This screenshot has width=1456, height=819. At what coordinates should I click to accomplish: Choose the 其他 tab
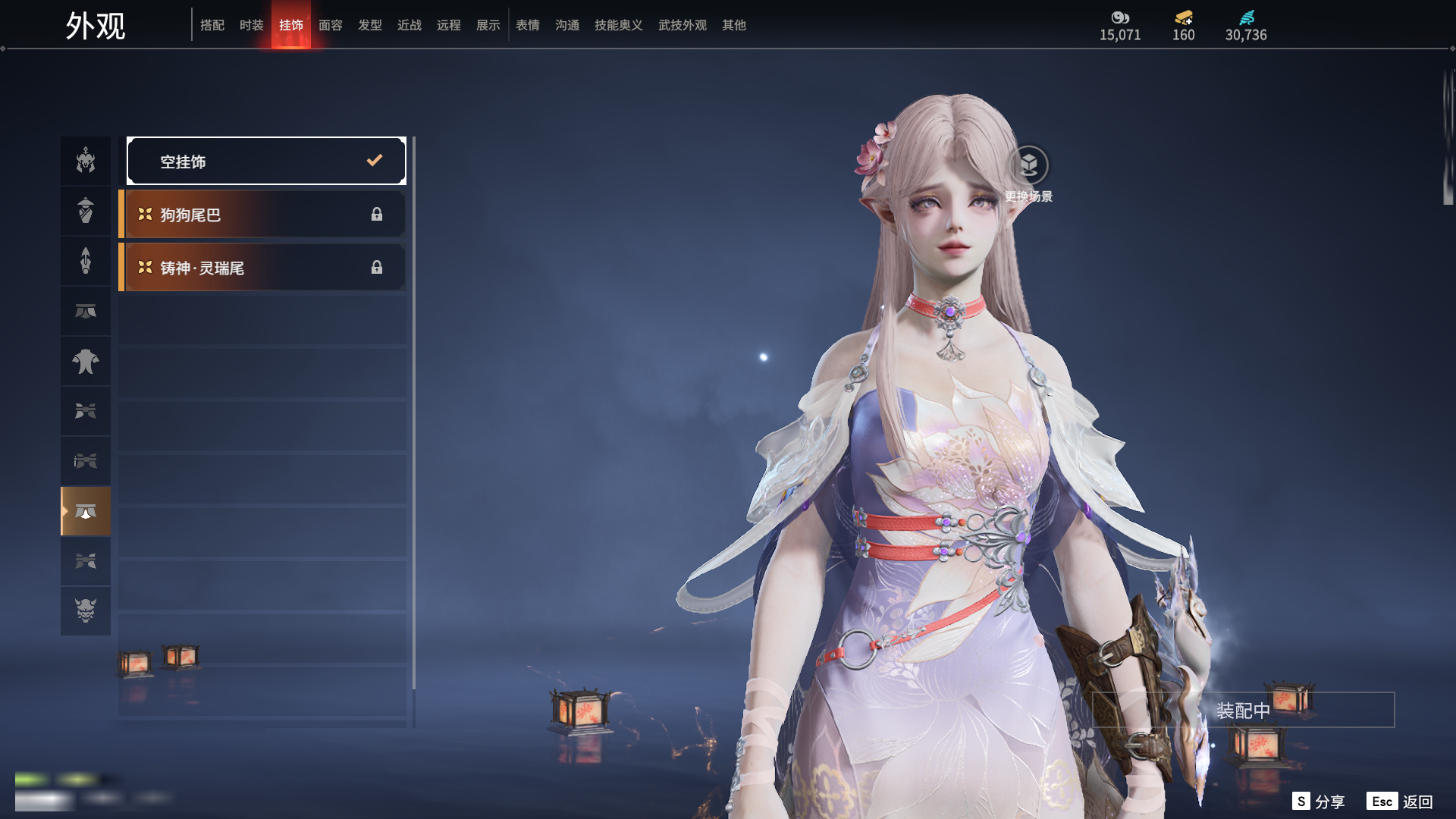click(x=734, y=25)
